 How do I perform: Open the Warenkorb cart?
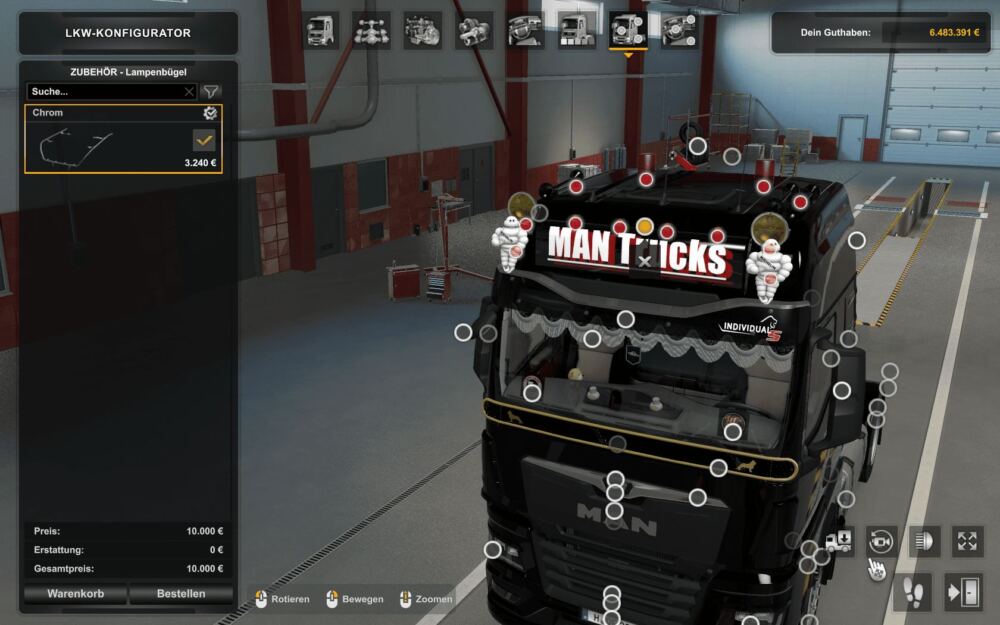(74, 593)
